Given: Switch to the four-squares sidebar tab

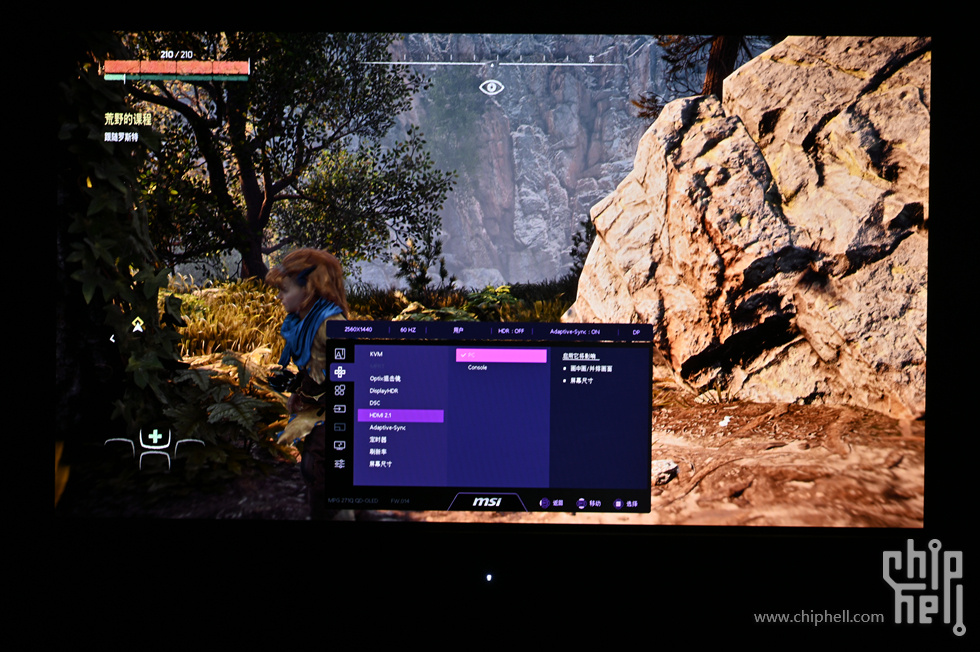Looking at the screenshot, I should tap(340, 390).
